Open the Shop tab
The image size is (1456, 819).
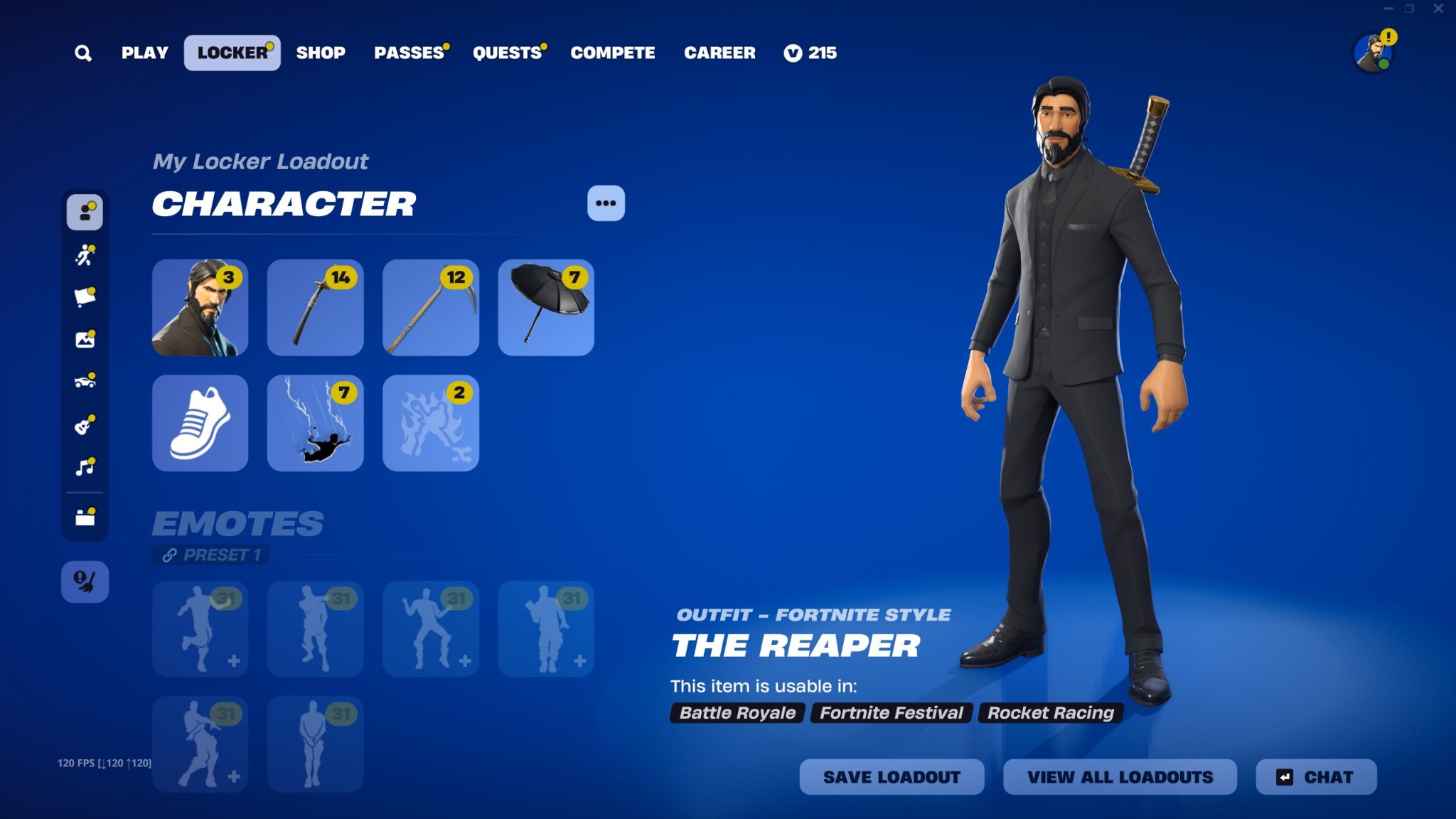(321, 53)
